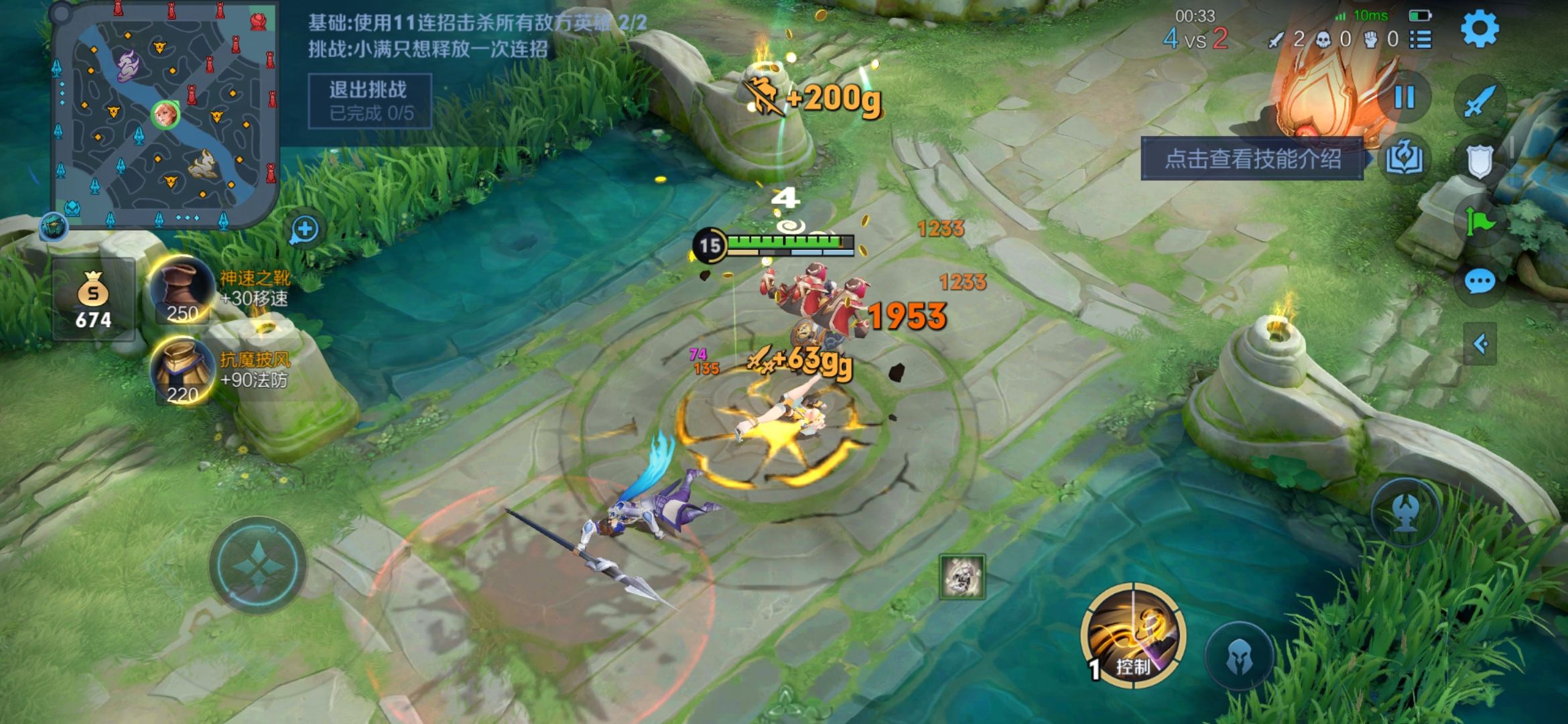View the skill introduction book icon

click(x=1404, y=159)
